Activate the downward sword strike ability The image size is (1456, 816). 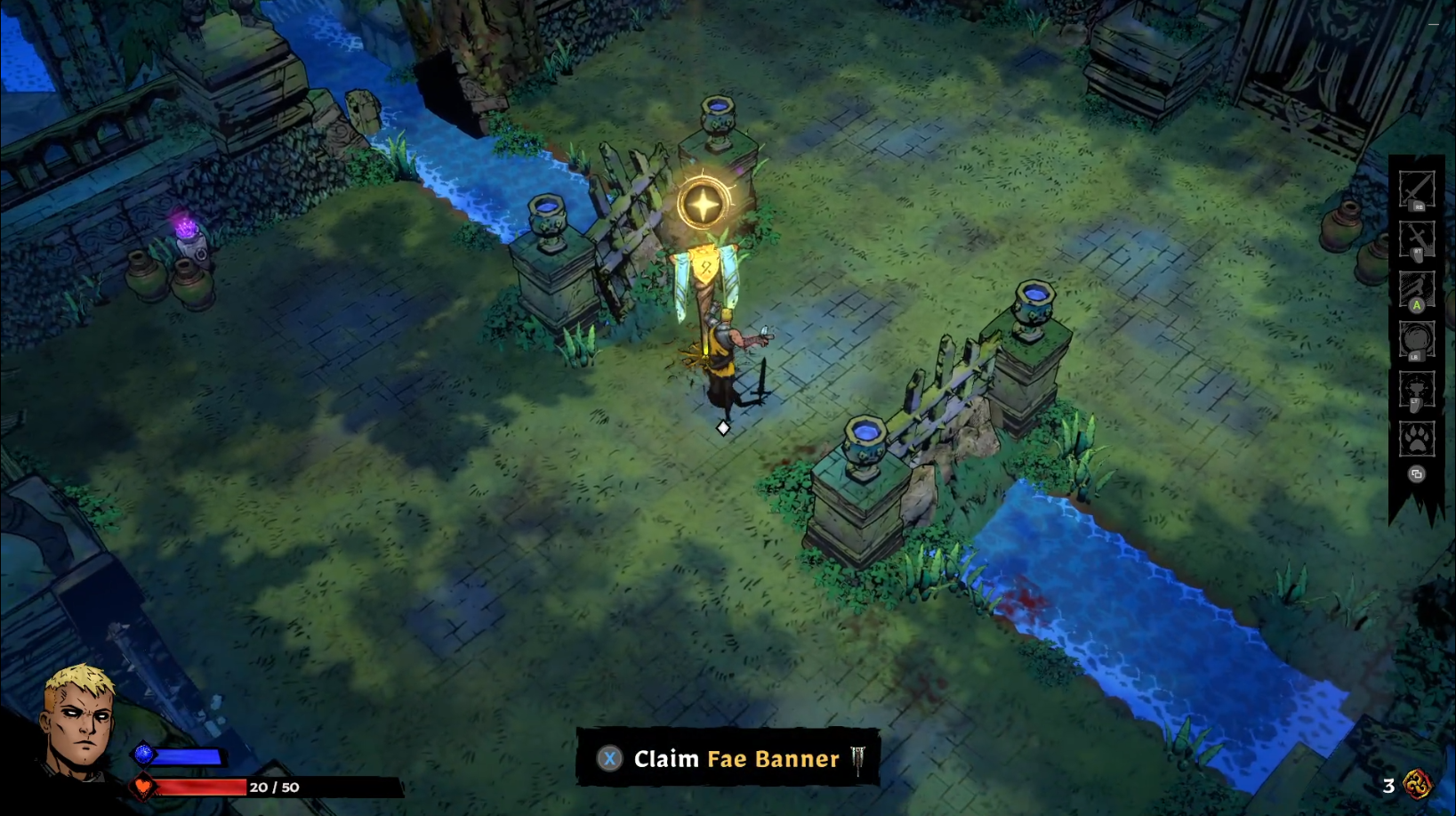1417,240
